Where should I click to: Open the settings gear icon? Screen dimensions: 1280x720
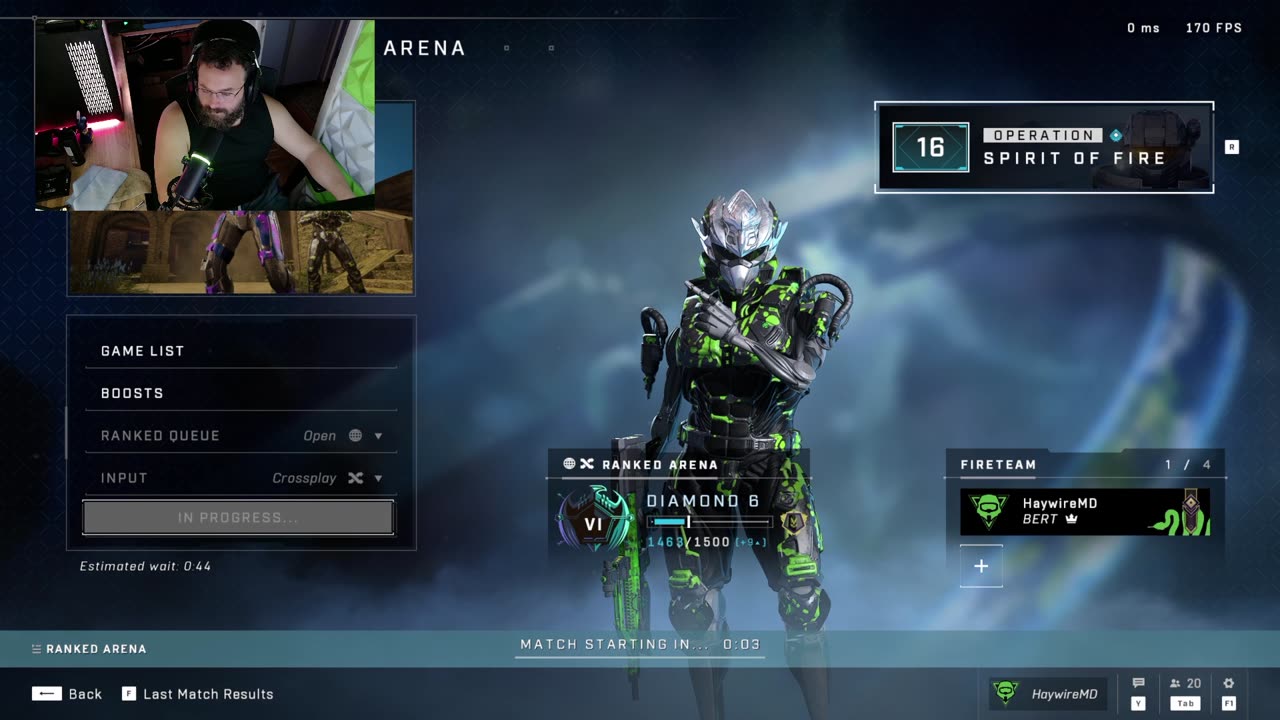(x=1228, y=684)
